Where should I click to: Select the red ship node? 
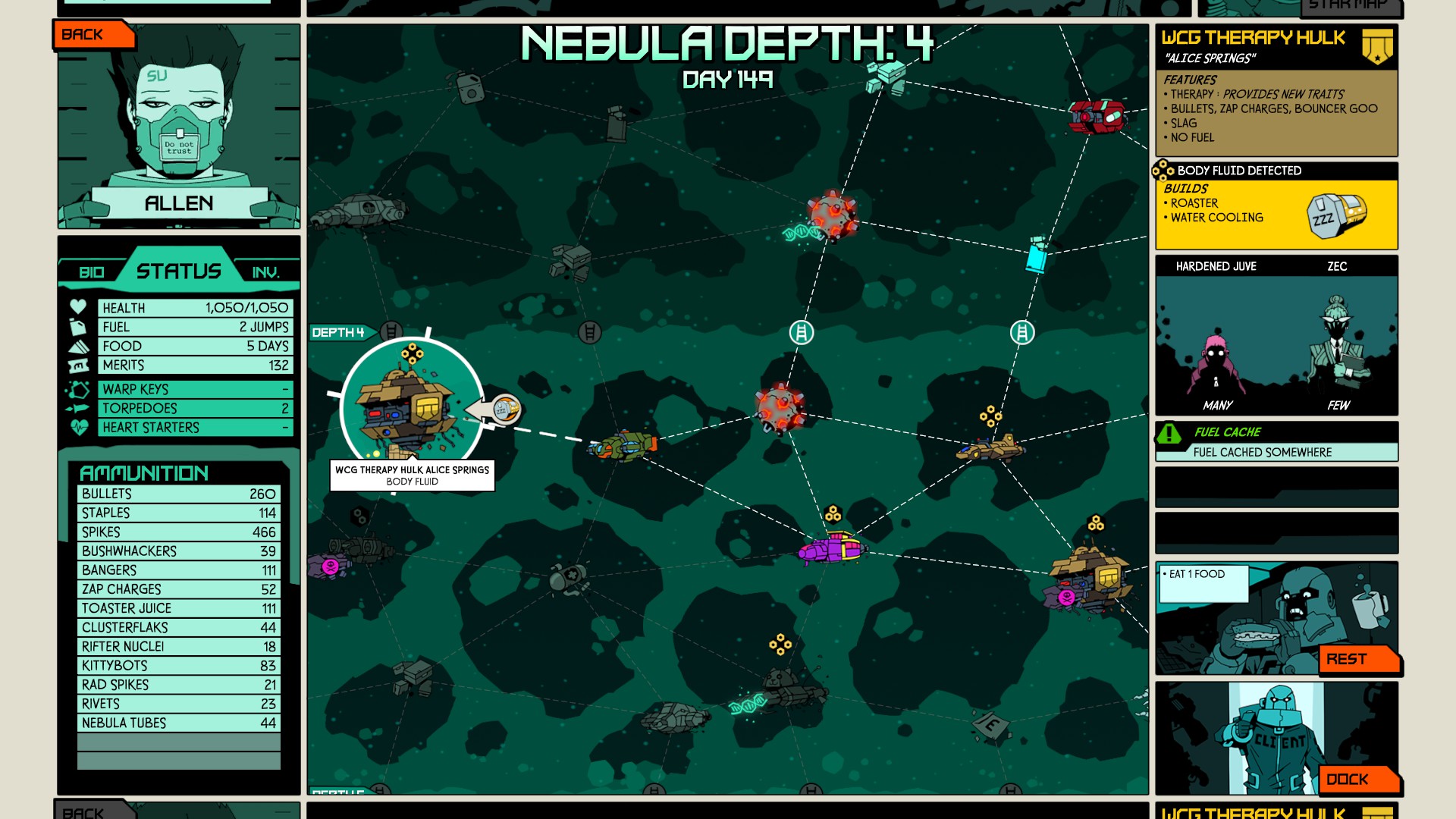1097,116
